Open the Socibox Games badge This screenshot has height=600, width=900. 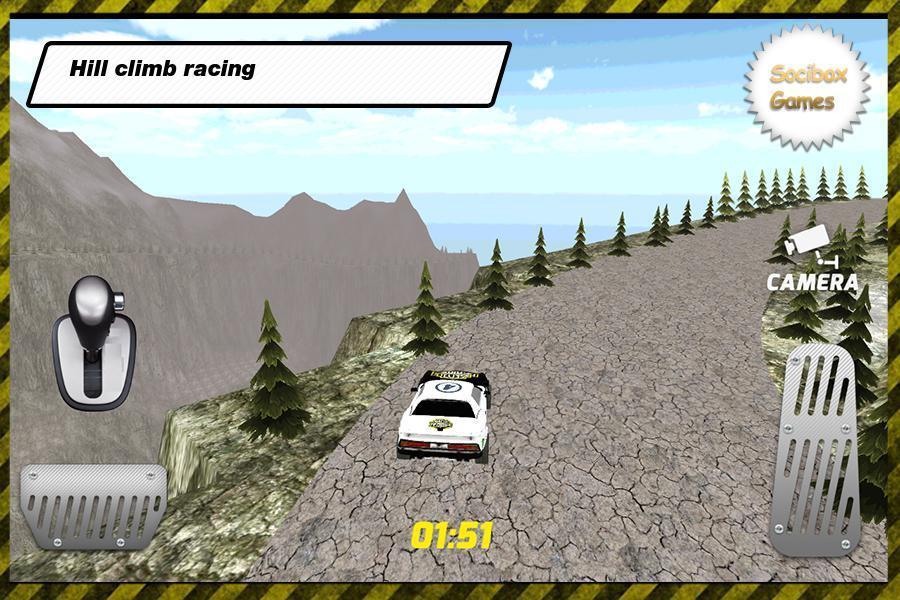tap(805, 88)
